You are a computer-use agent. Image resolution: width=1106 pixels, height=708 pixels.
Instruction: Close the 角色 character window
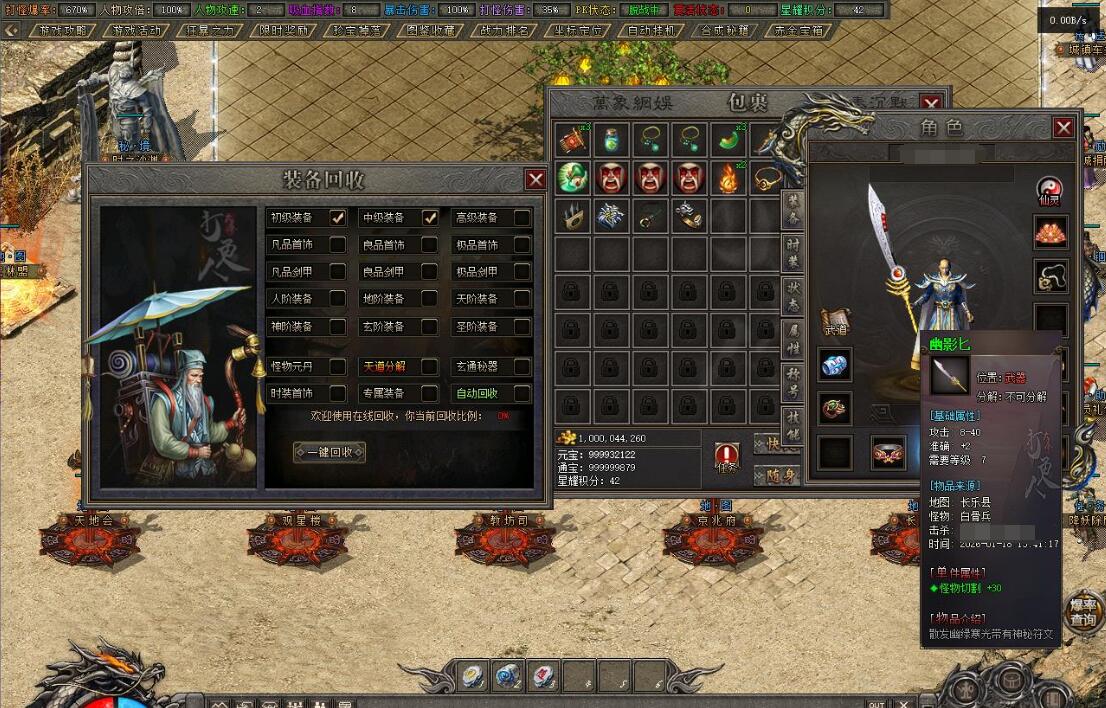tap(1063, 128)
